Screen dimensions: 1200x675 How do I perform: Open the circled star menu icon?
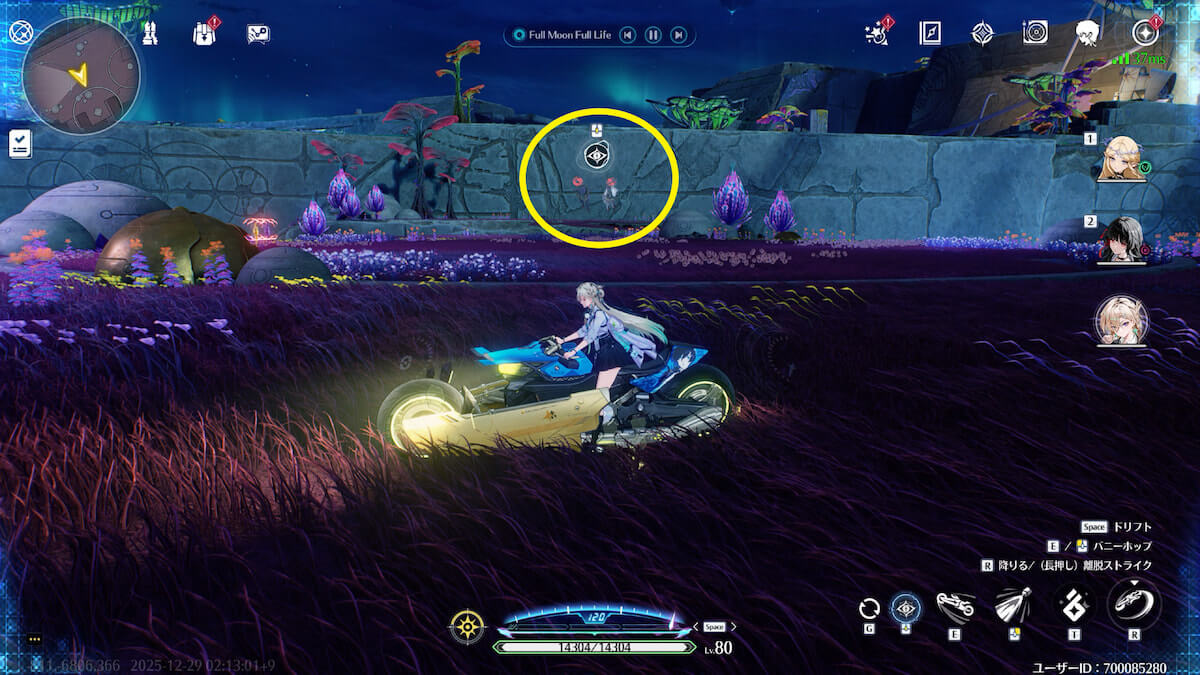(x=1146, y=33)
